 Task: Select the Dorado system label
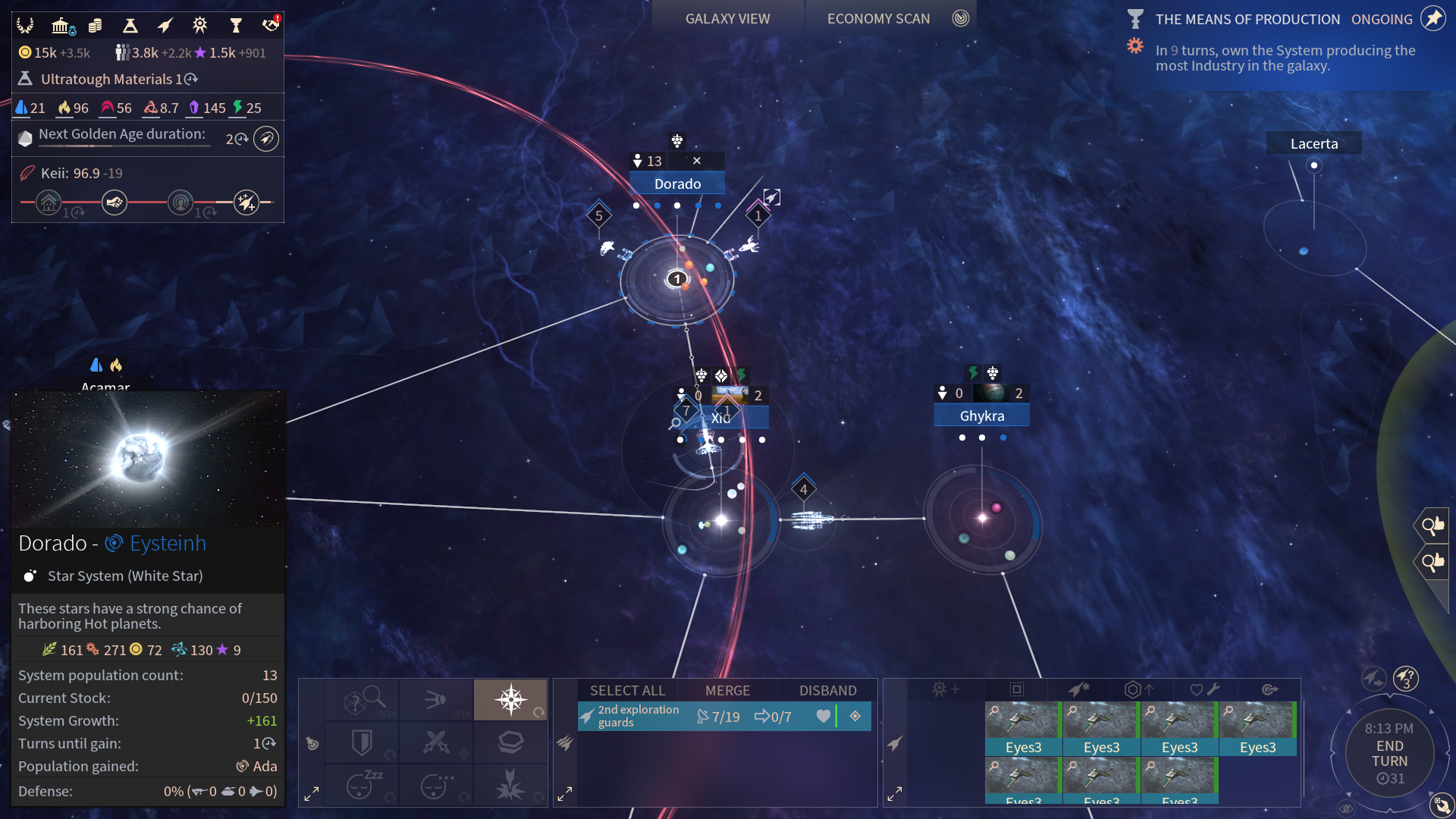click(677, 184)
